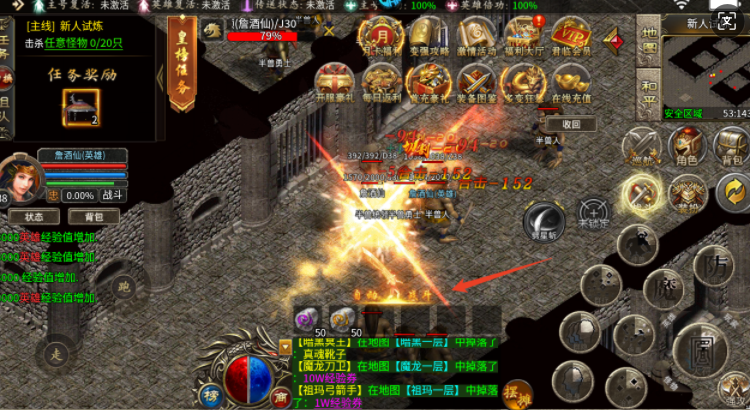The height and width of the screenshot is (410, 750).
Task: Open the 在线充值 online recharge icon
Action: pyautogui.click(x=570, y=84)
